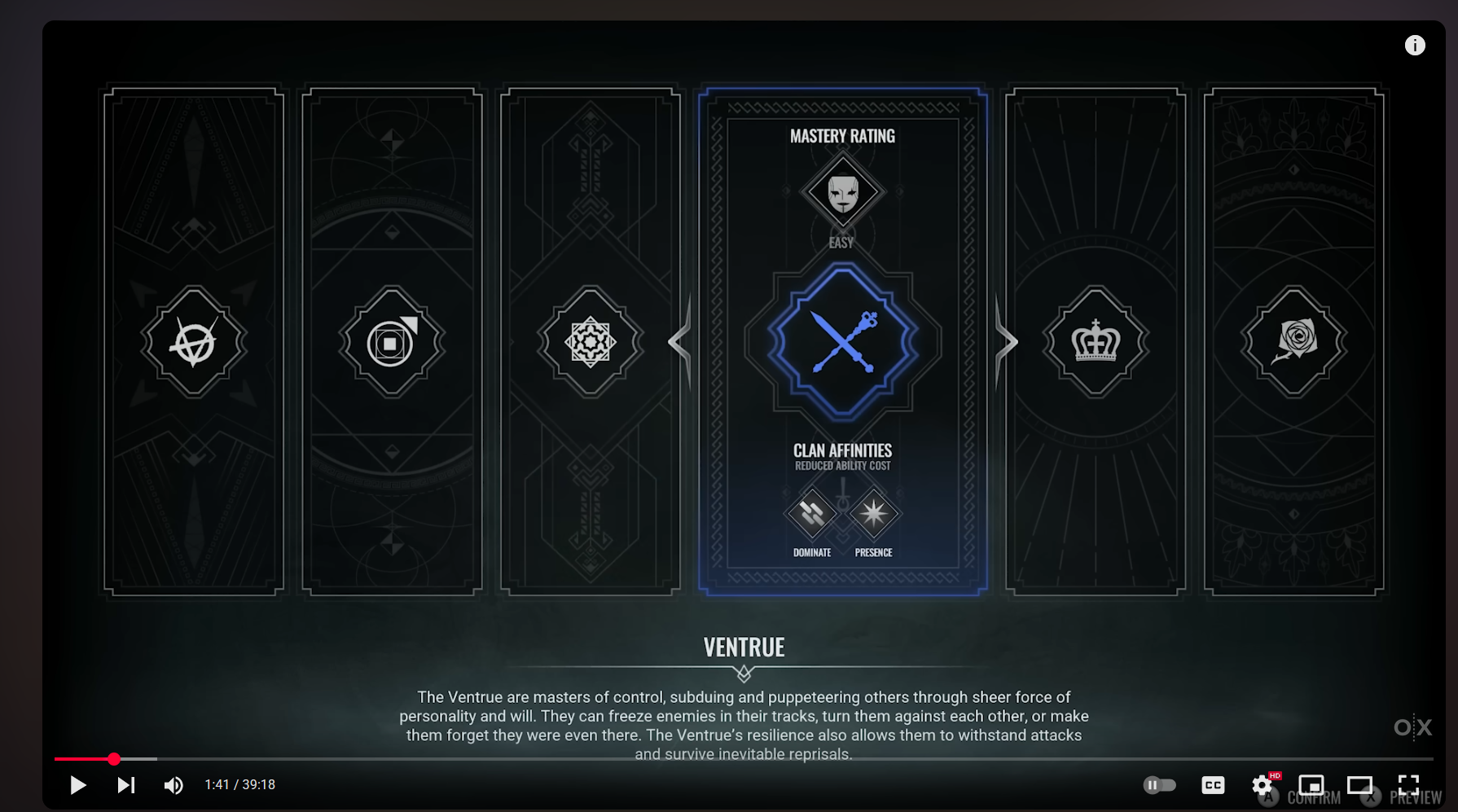Advance to the next clan with right arrow

(x=1006, y=342)
